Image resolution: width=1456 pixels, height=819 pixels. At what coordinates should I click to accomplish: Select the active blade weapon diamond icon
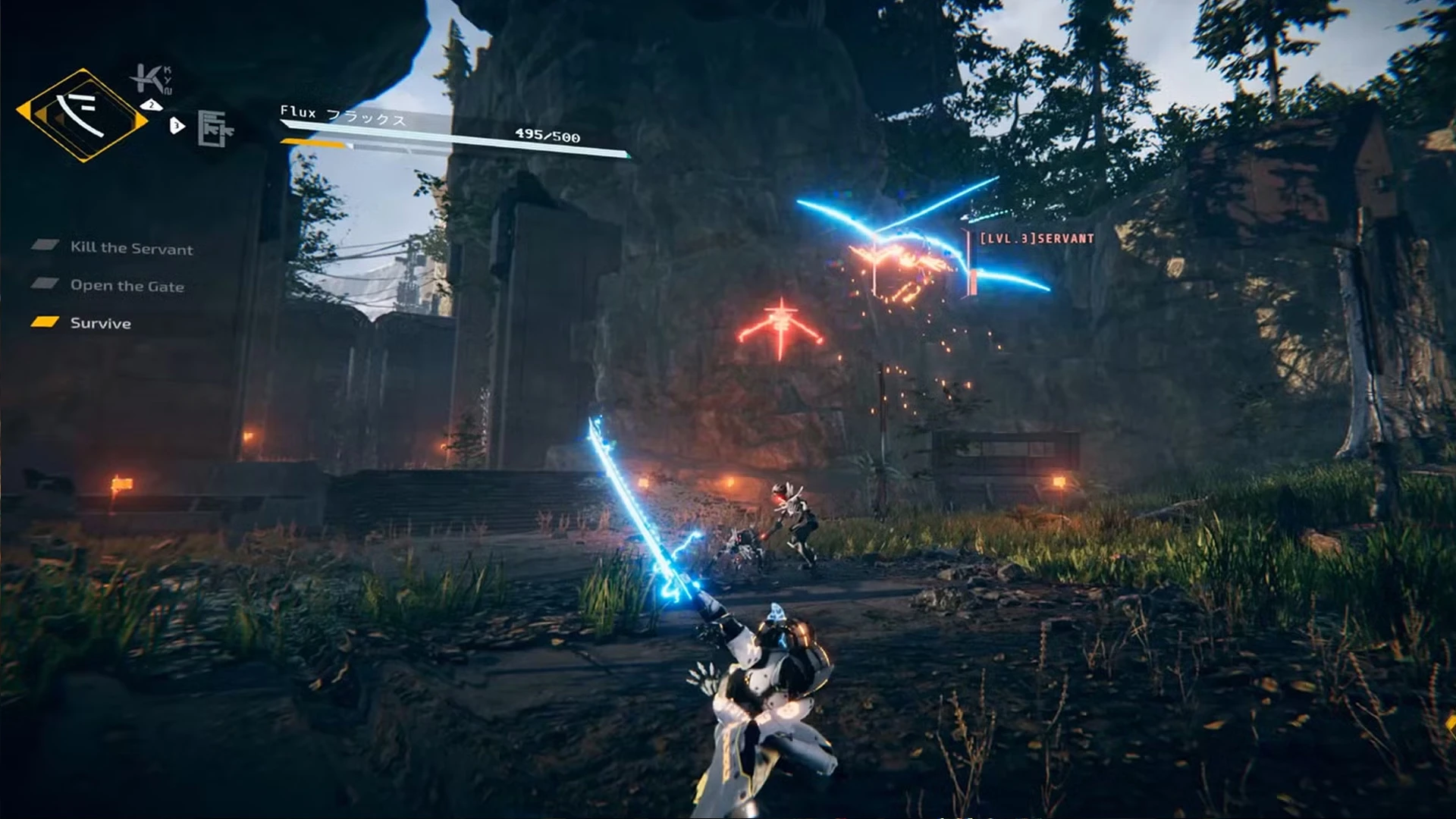click(82, 115)
